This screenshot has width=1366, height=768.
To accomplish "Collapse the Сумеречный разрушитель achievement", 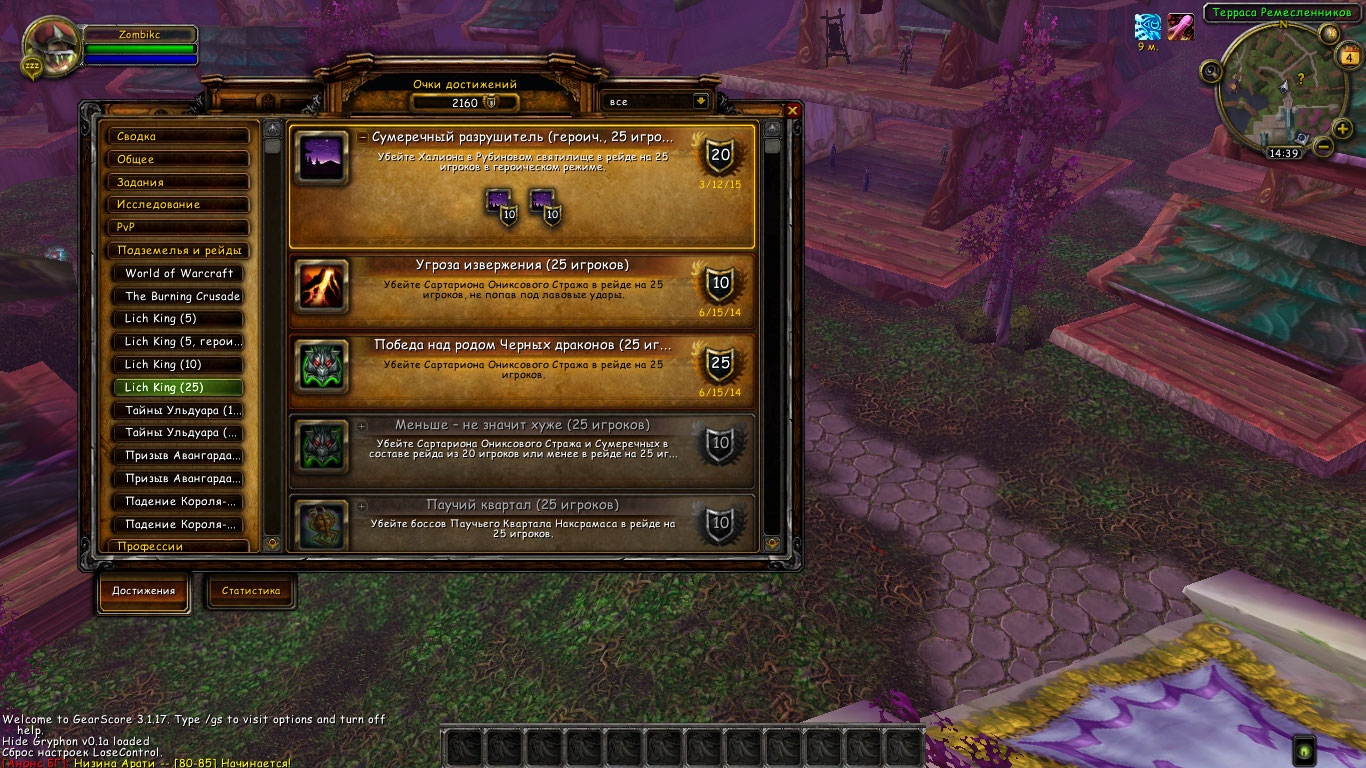I will tap(362, 138).
